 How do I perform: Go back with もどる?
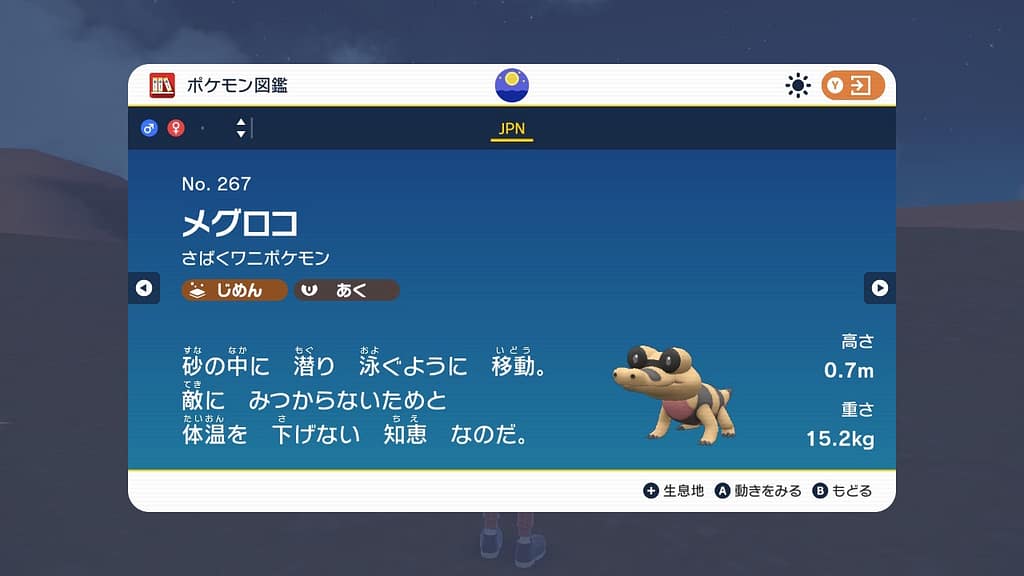[x=842, y=491]
